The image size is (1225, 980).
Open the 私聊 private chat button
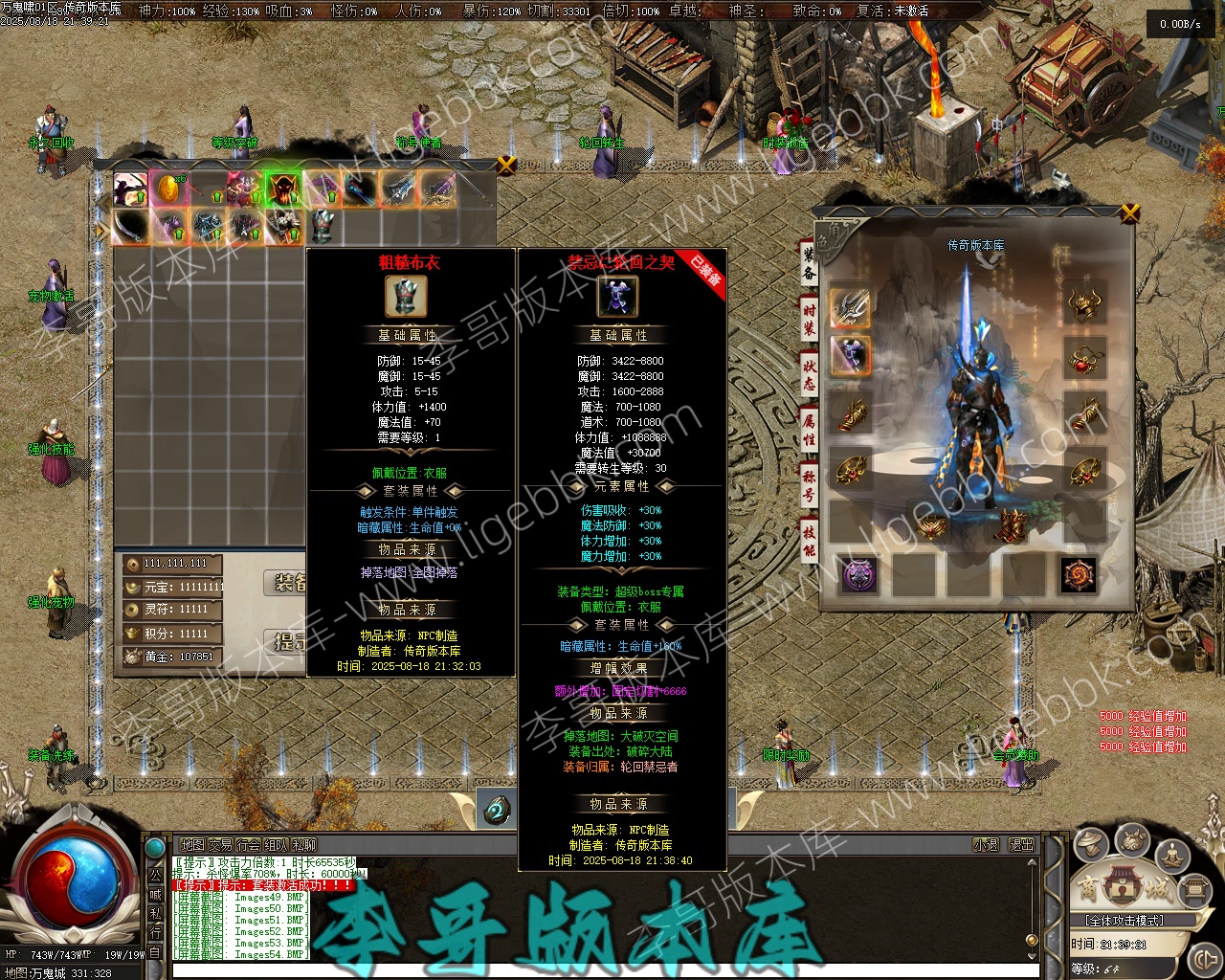tap(303, 845)
